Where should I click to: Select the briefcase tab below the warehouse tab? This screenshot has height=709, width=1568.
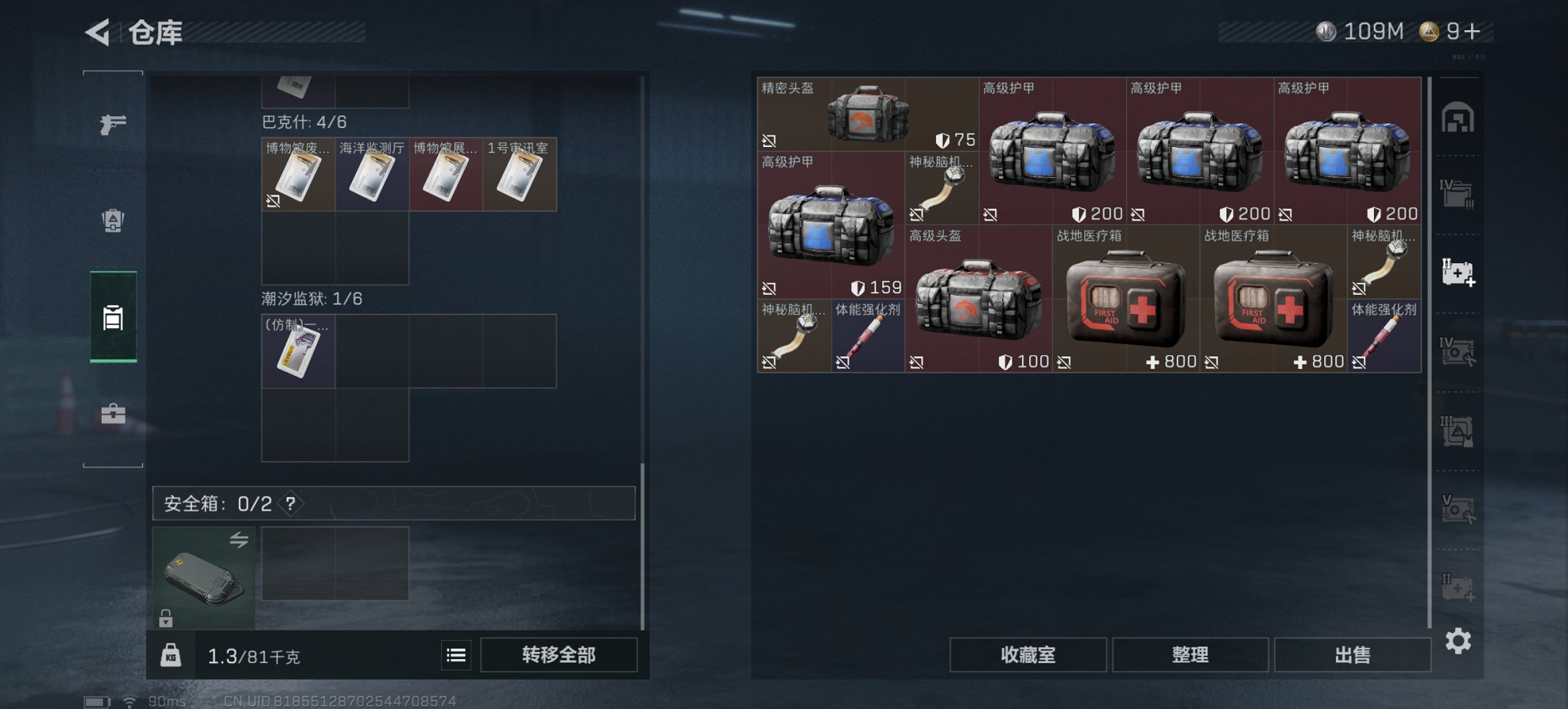point(115,414)
